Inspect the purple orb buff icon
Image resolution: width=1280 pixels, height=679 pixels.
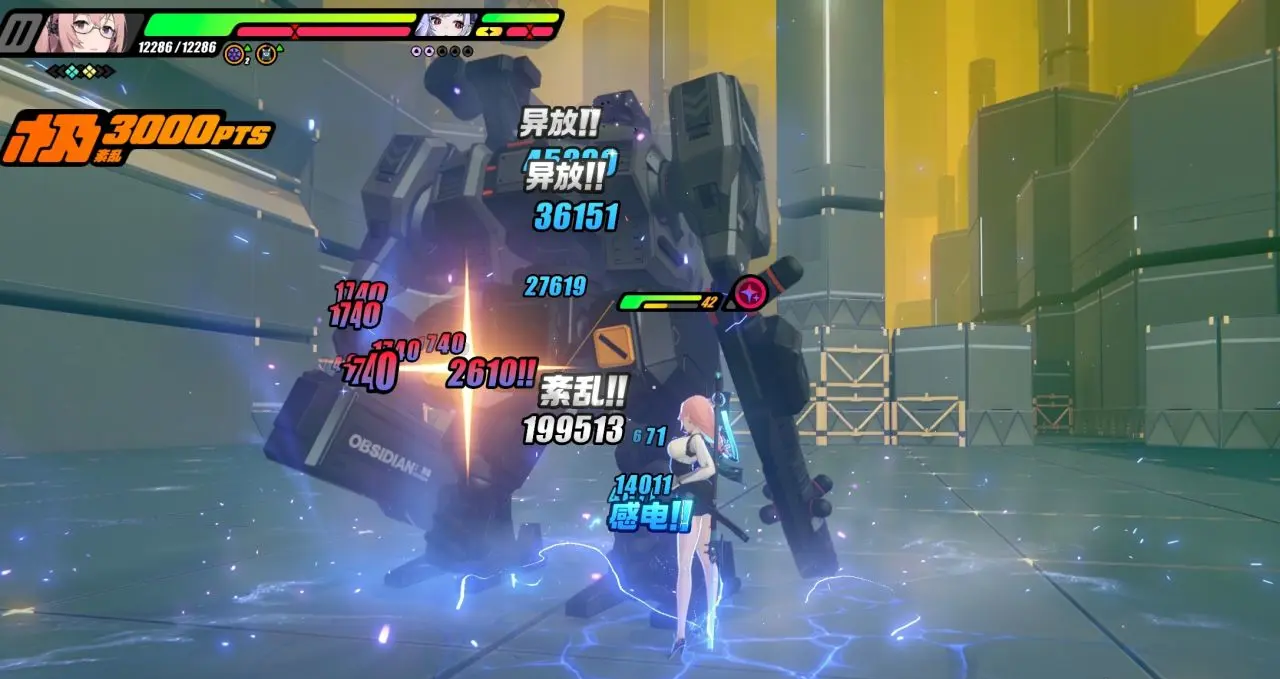234,53
